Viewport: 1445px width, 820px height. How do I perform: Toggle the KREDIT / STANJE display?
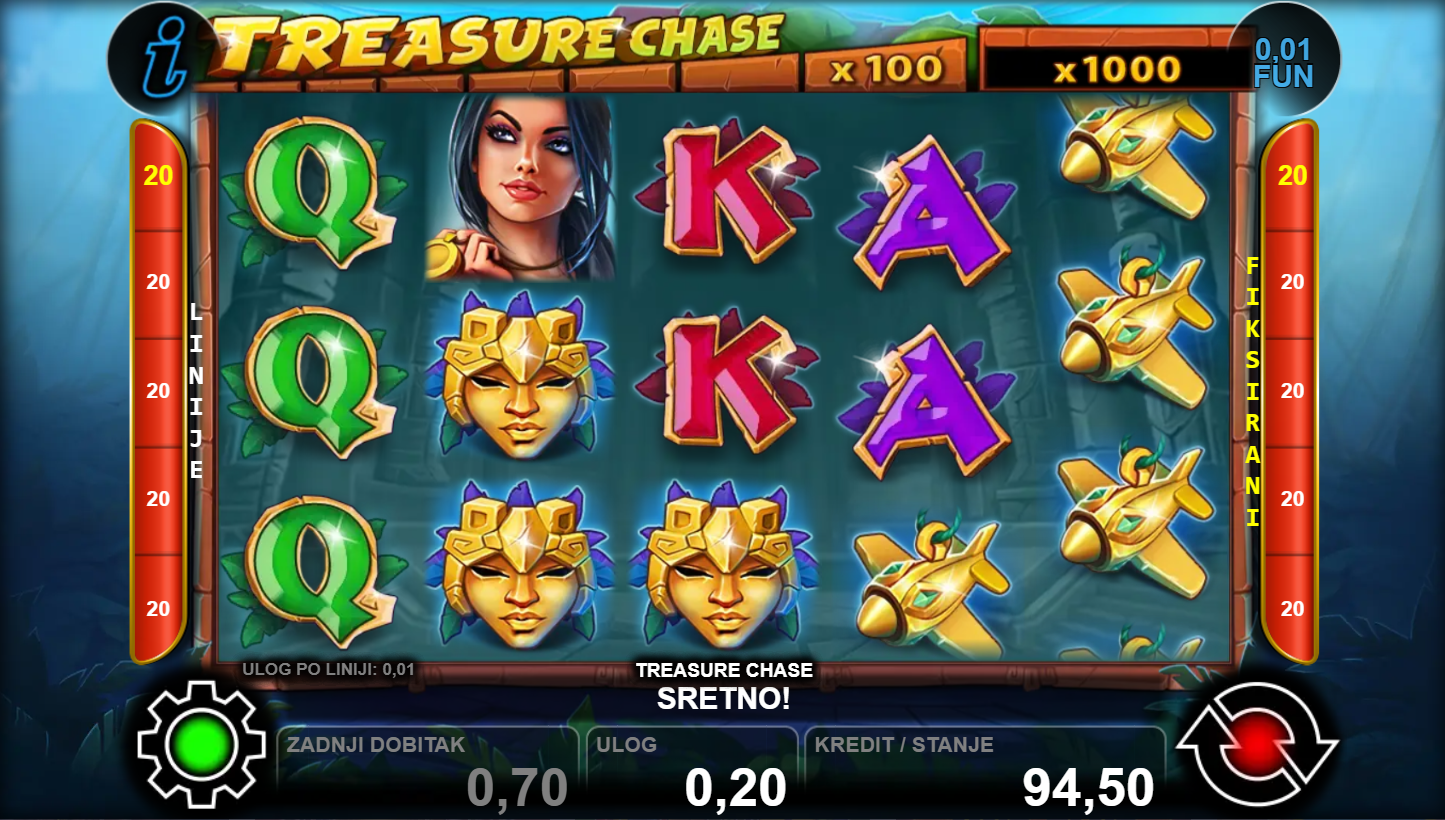[x=984, y=771]
